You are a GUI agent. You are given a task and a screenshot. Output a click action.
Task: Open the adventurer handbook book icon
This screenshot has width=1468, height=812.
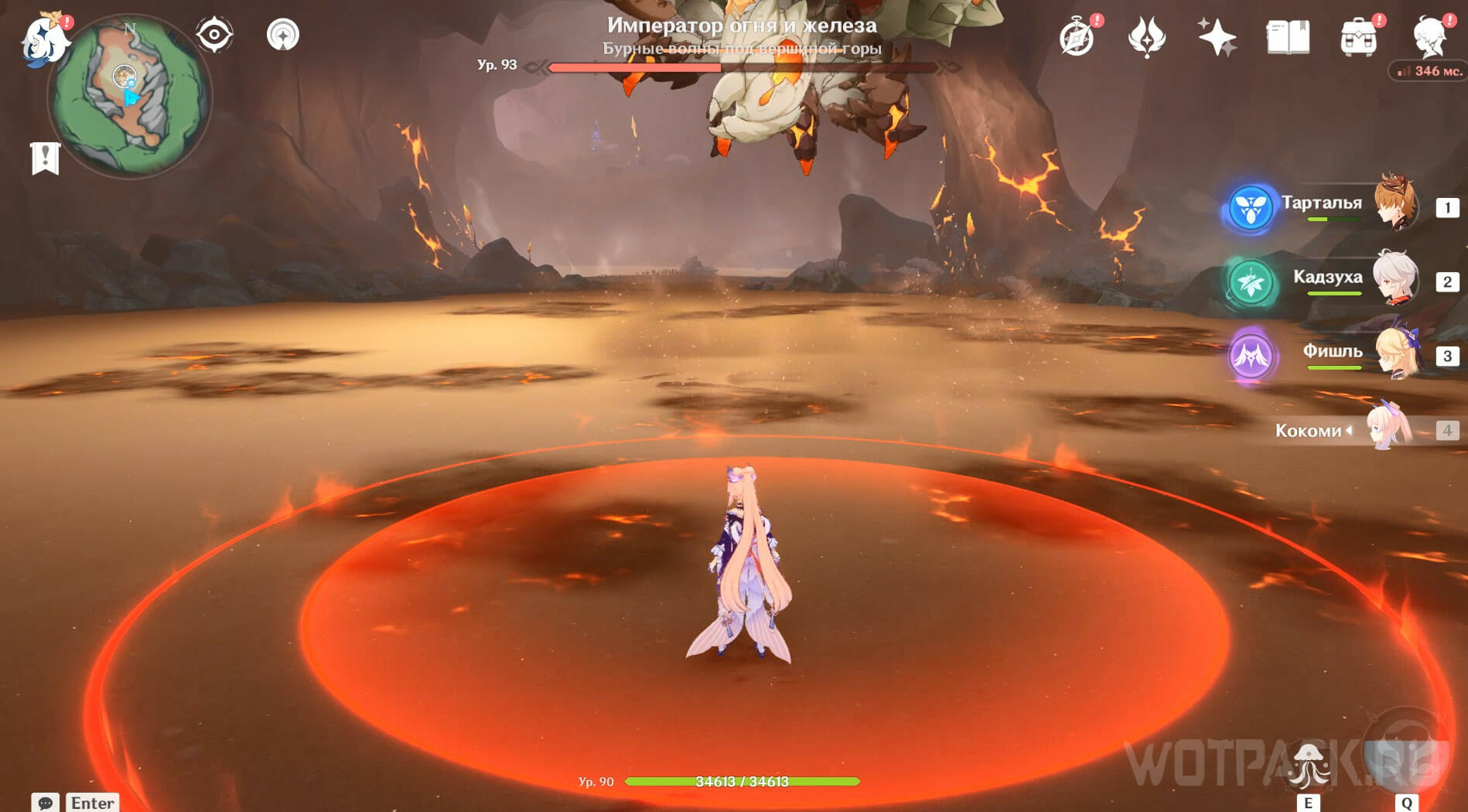point(1288,37)
